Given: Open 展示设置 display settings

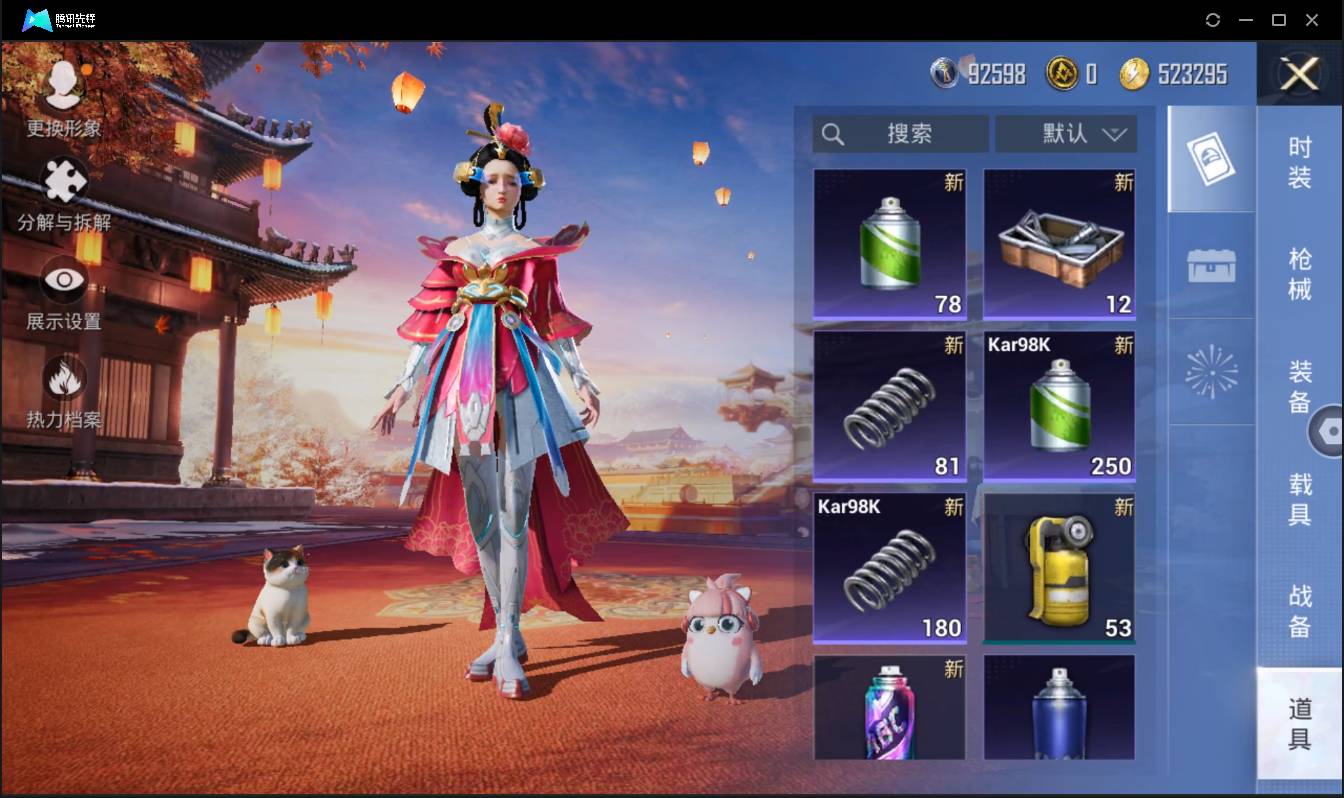Looking at the screenshot, I should pos(64,292).
